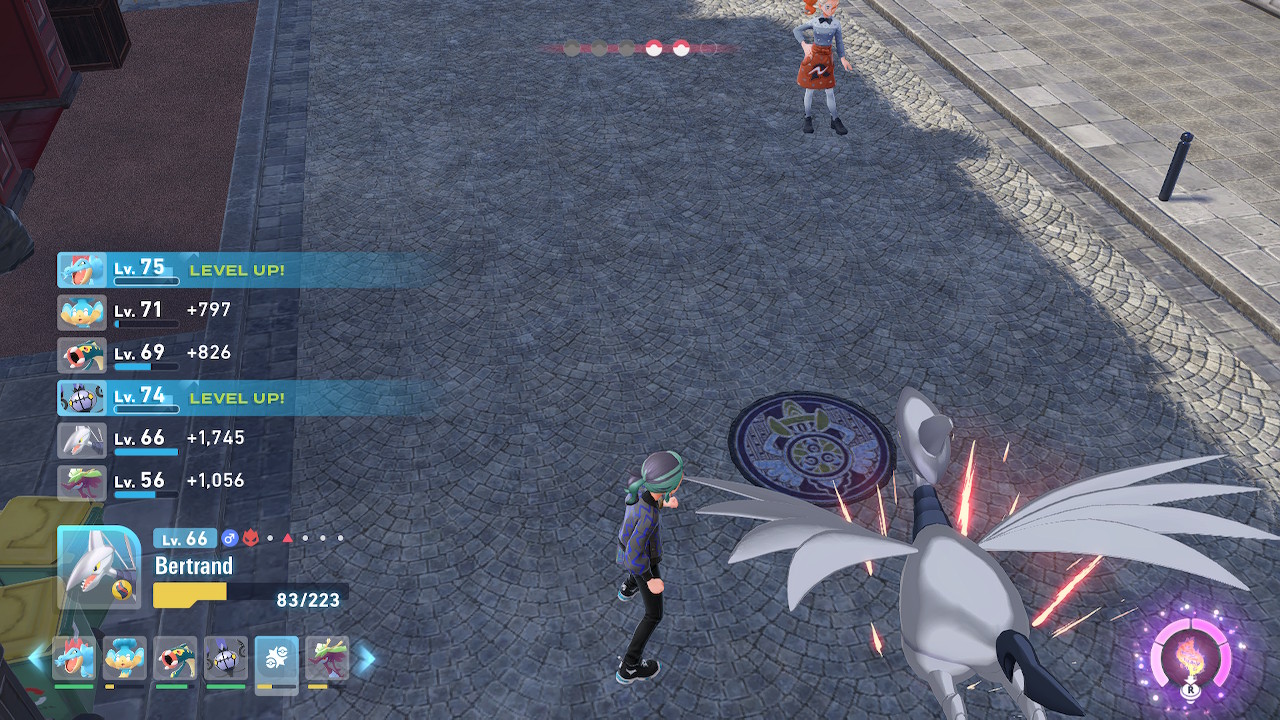The height and width of the screenshot is (720, 1280).
Task: Select Feraligatr in the party bar
Action: [74, 658]
